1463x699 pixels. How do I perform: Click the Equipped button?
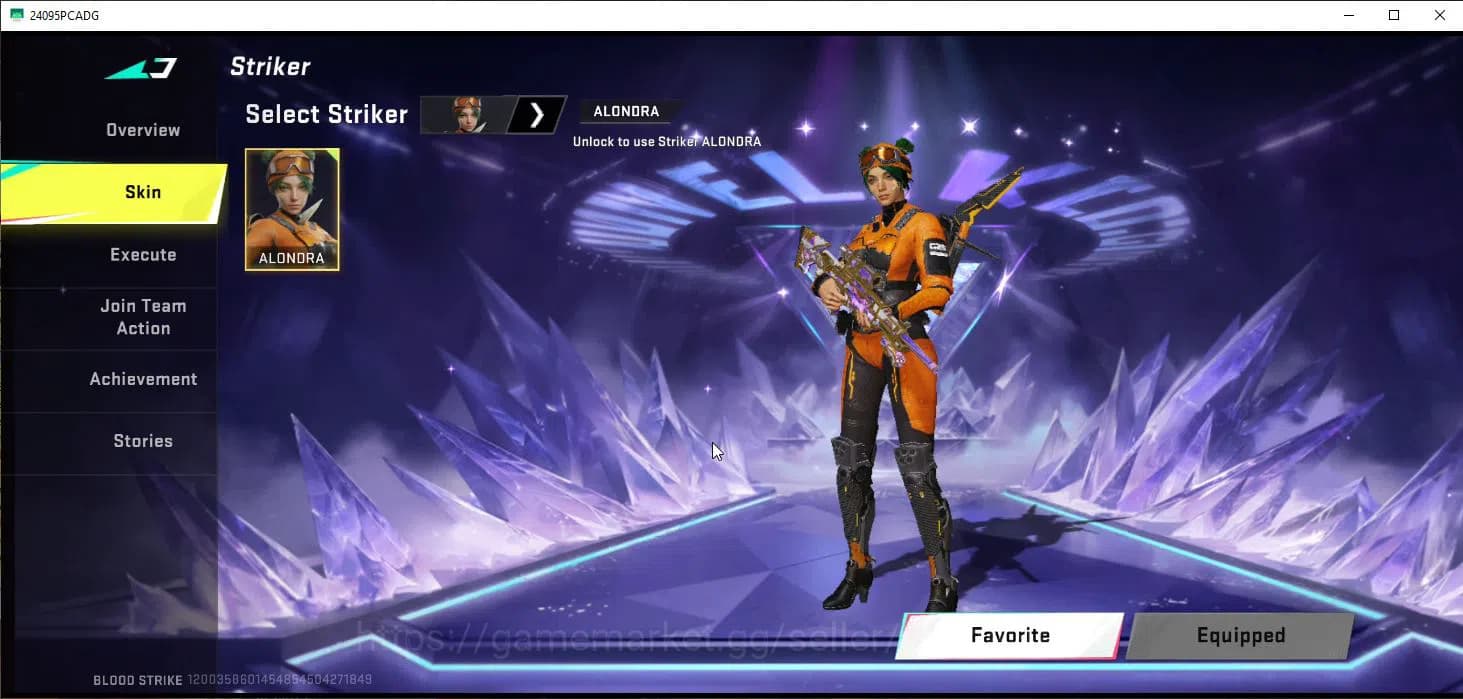(1240, 636)
